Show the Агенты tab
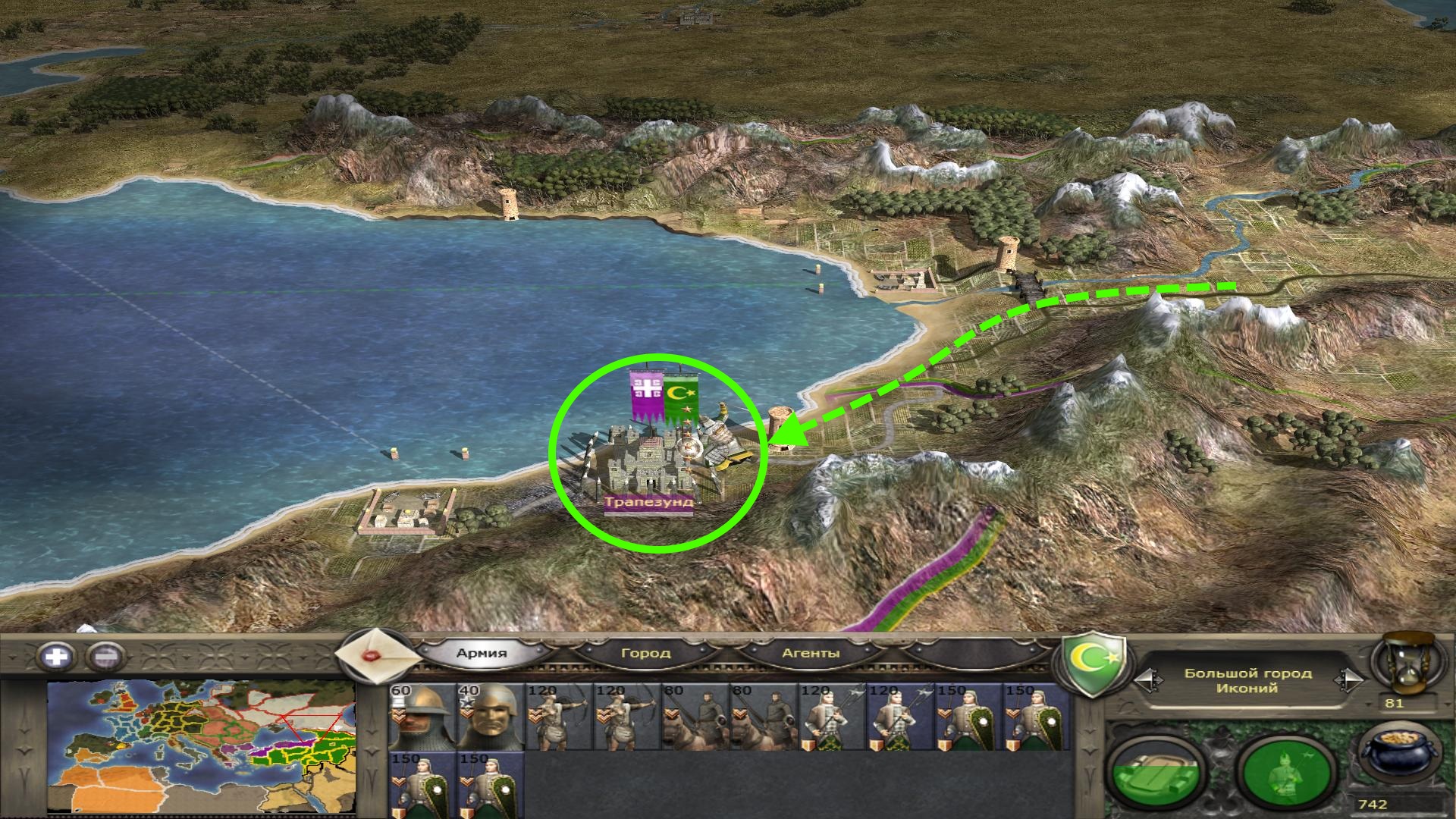 click(810, 653)
